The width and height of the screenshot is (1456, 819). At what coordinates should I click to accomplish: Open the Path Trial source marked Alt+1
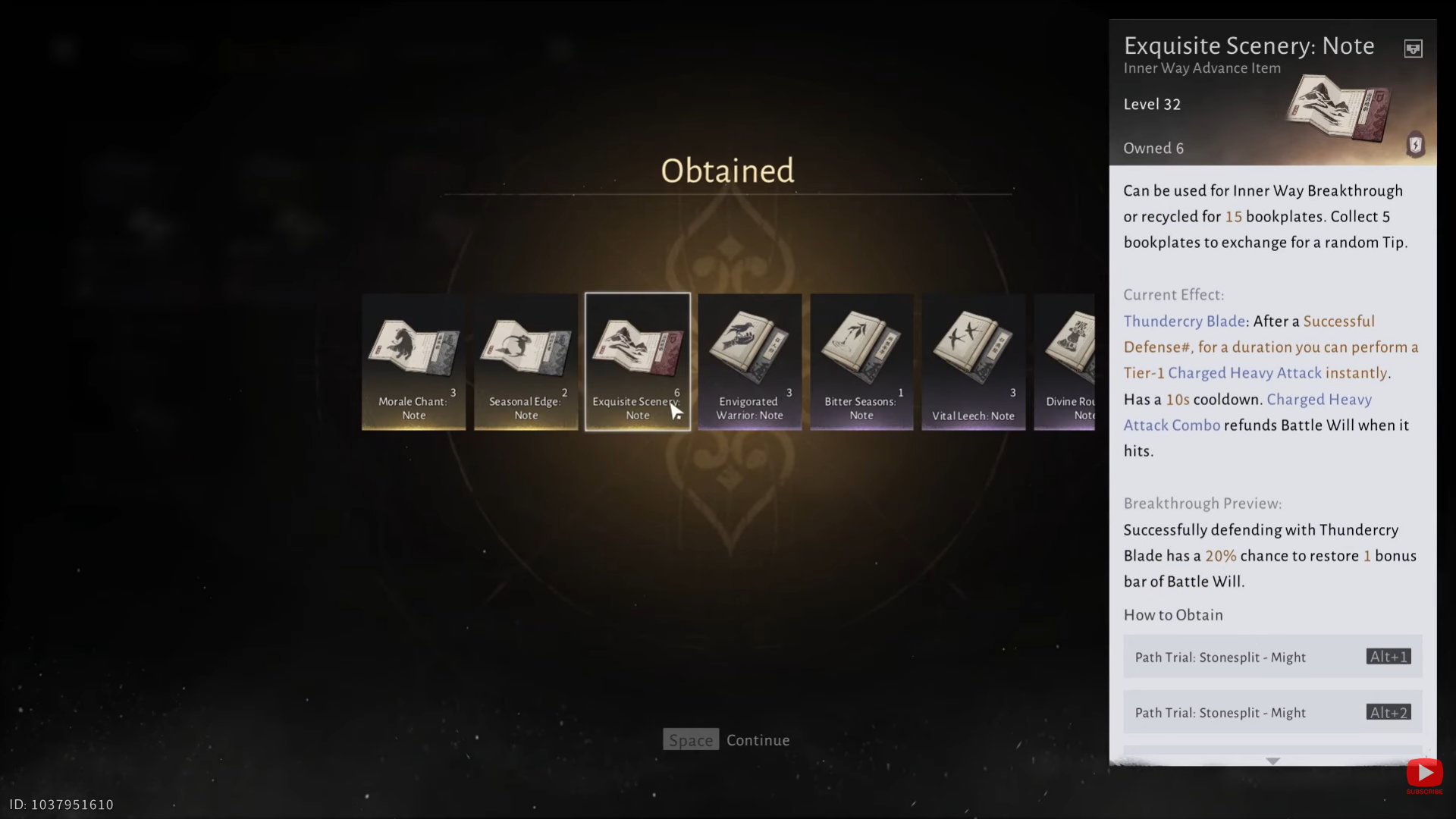[1272, 657]
